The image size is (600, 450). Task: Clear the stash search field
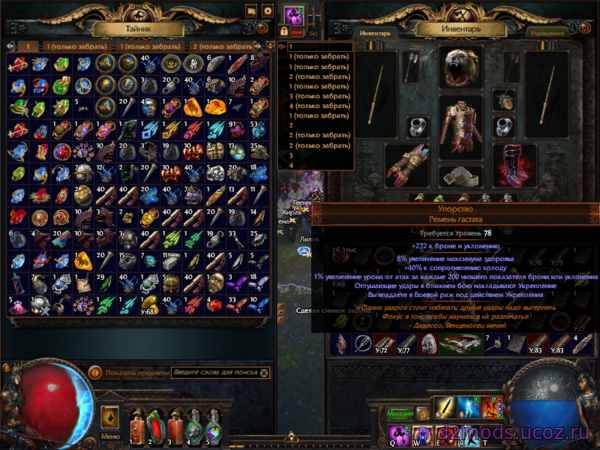(263, 372)
